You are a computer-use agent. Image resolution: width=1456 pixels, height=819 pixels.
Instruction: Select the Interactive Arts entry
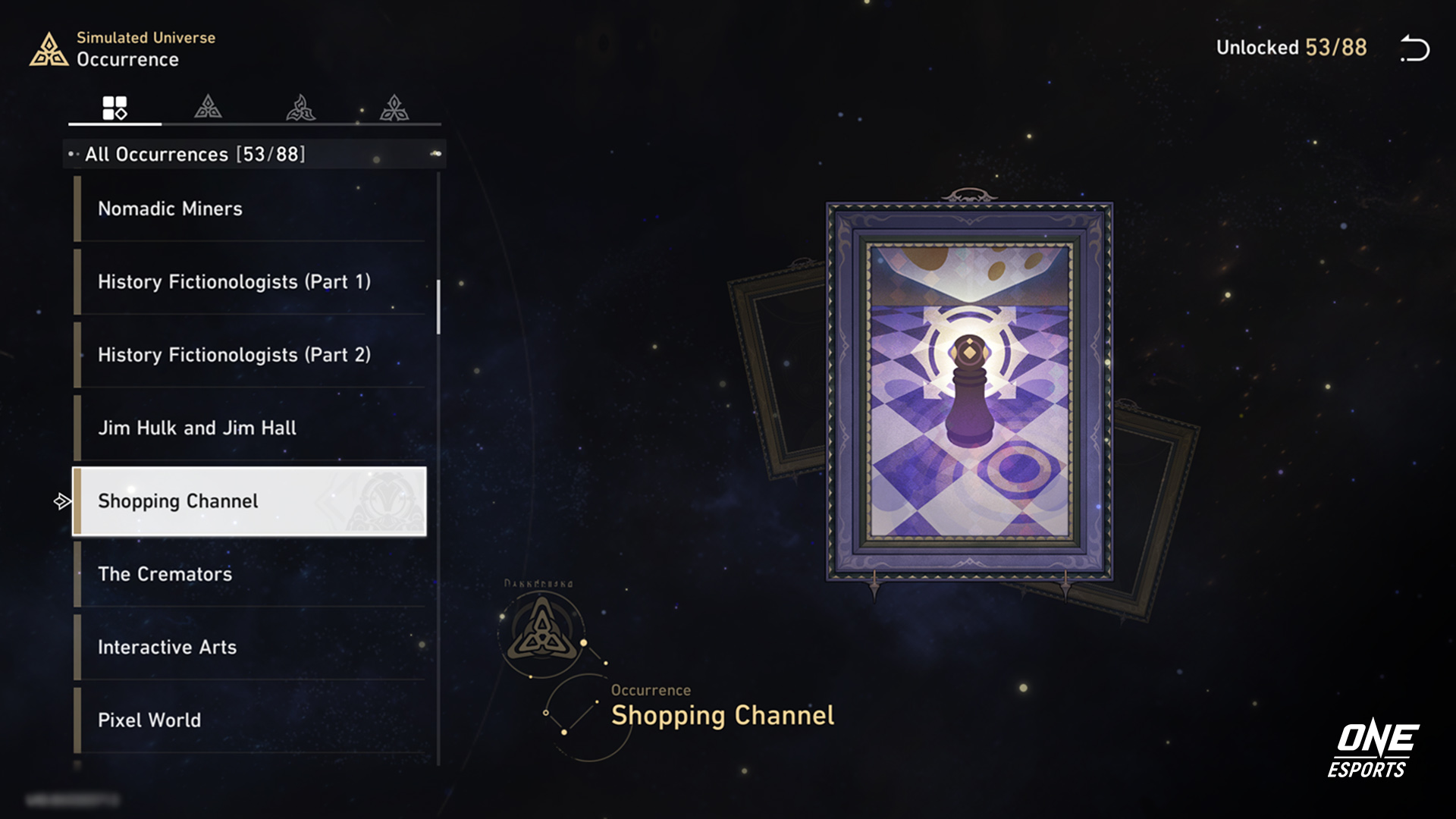(x=227, y=647)
